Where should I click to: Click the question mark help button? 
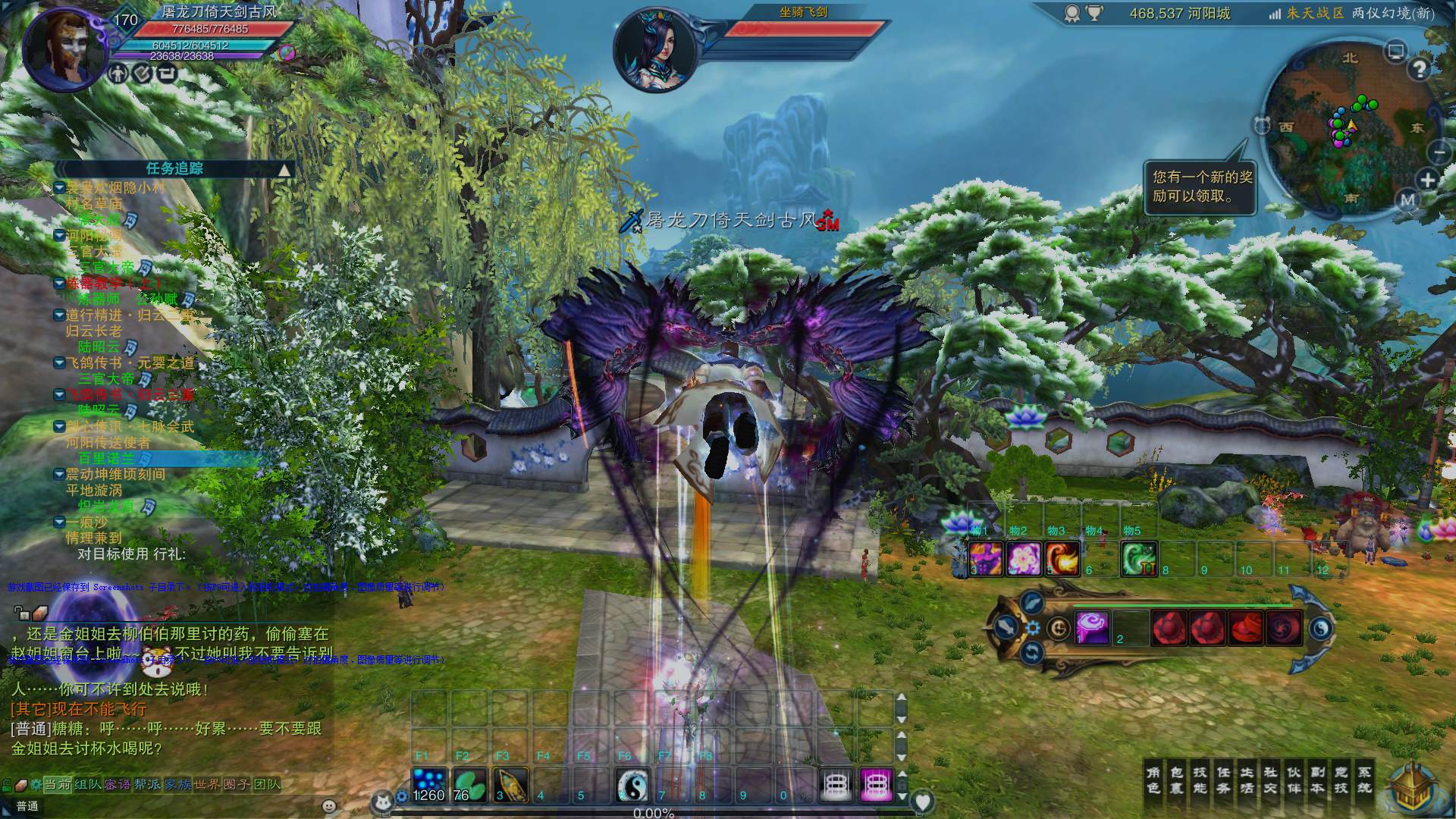1419,69
